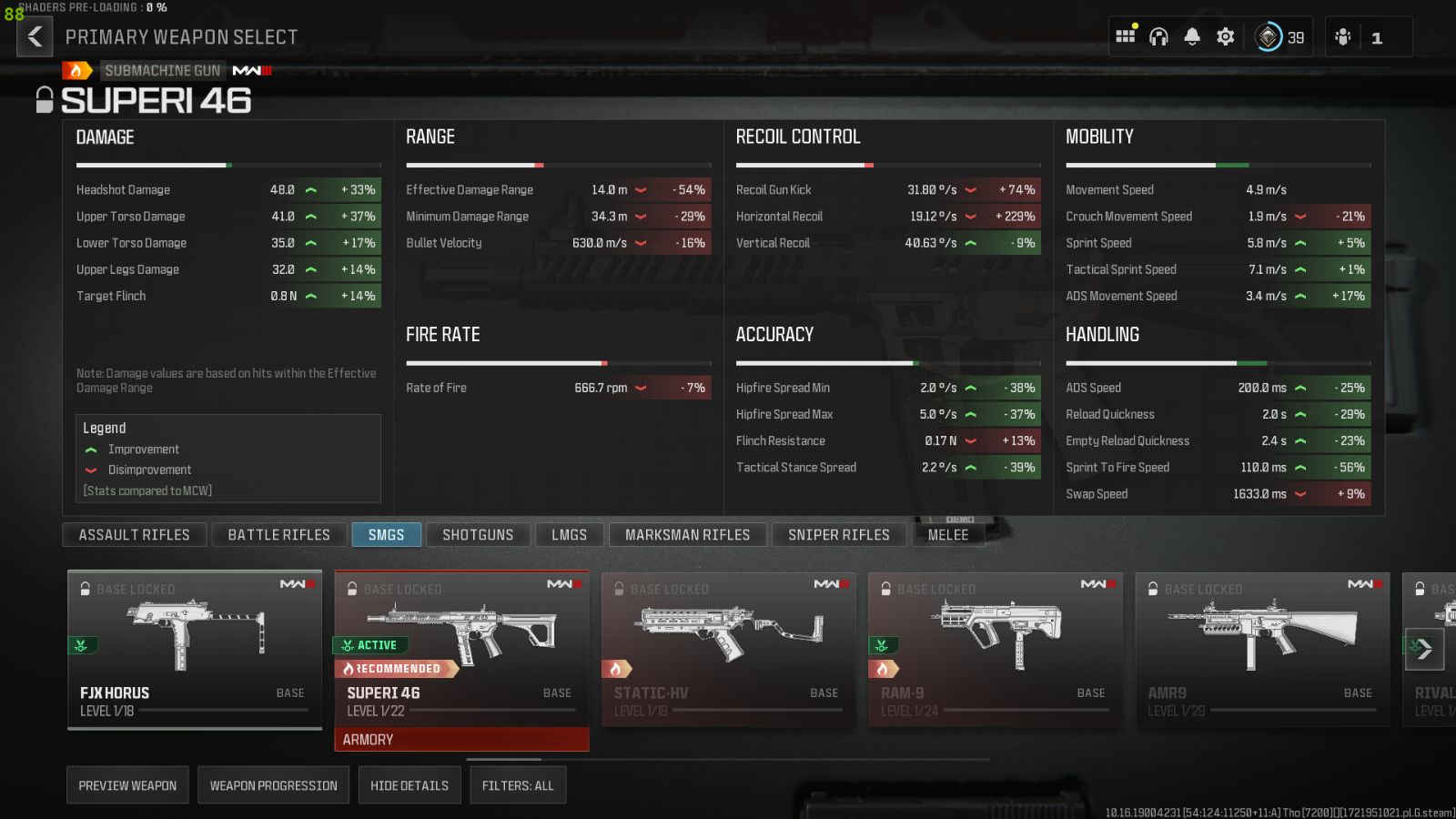Open the Sniper Rifles weapon tab

click(x=838, y=534)
